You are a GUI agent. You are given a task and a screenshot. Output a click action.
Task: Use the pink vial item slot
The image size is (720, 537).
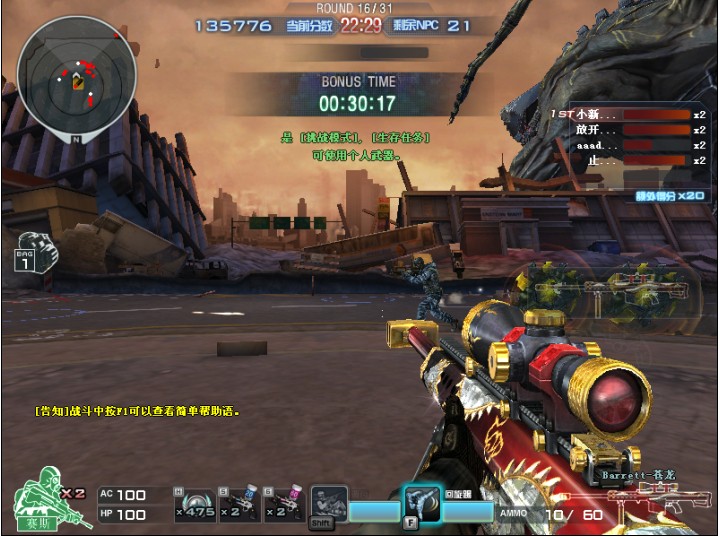[283, 504]
